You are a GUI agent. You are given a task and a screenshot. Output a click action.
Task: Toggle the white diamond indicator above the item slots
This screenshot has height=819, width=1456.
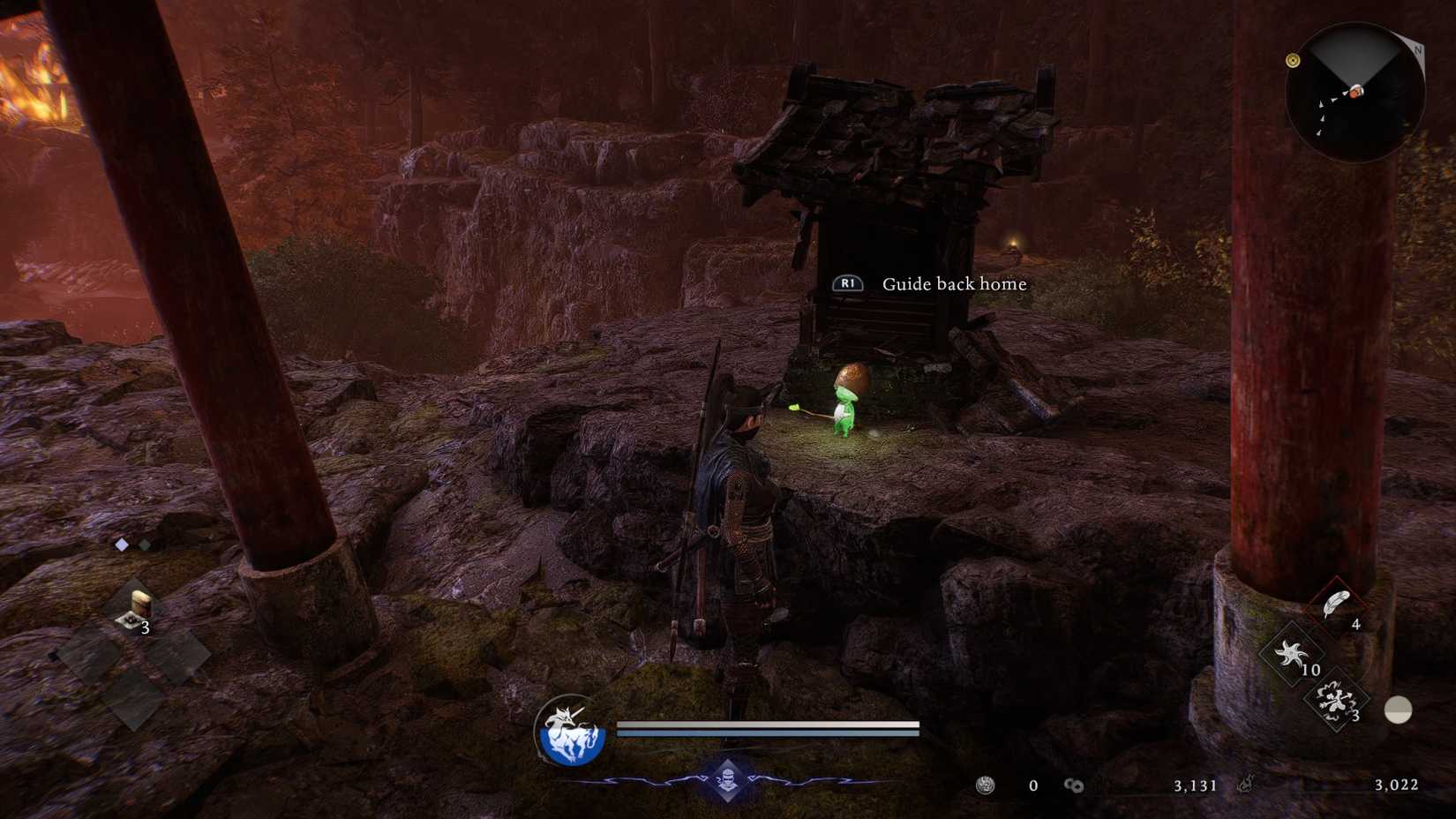(122, 545)
